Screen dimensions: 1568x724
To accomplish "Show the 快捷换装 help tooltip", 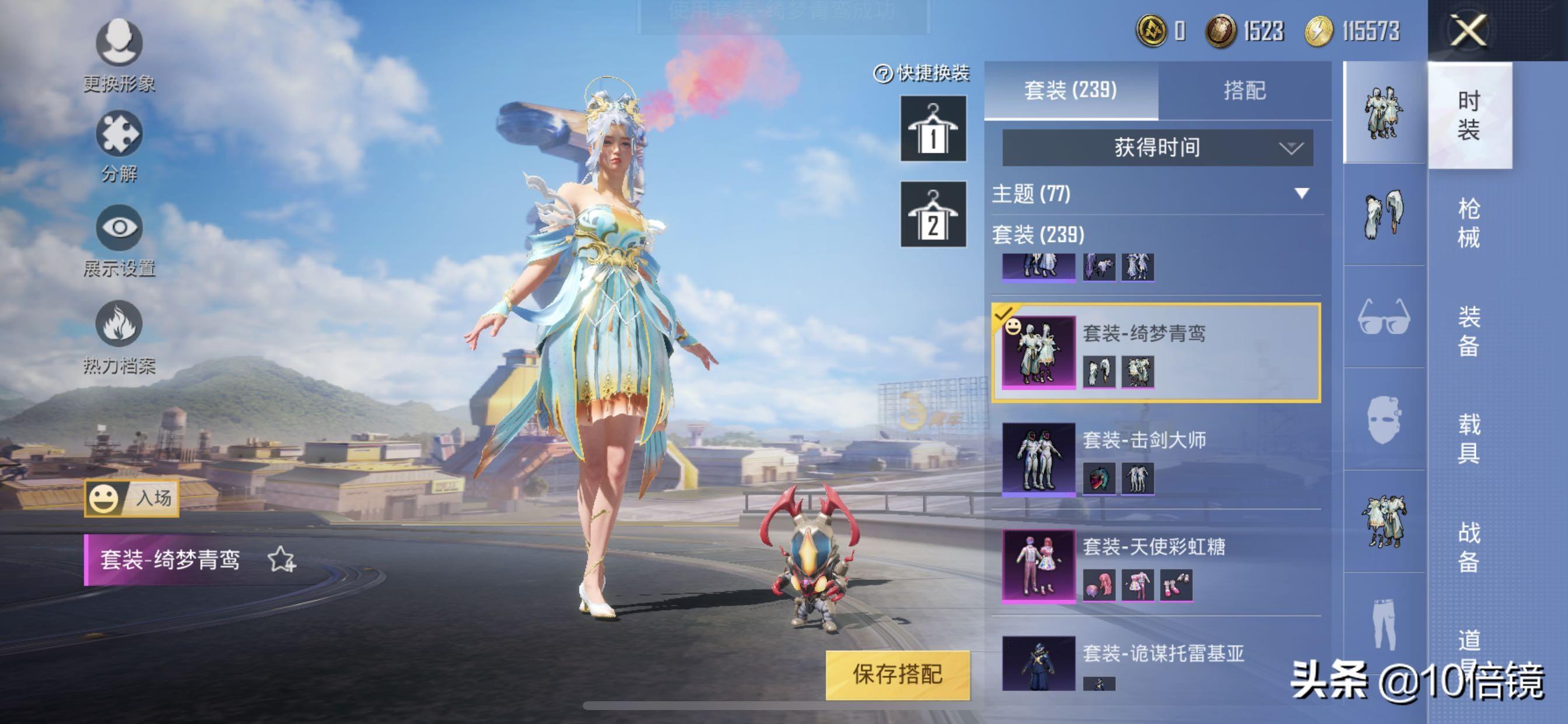I will point(882,73).
